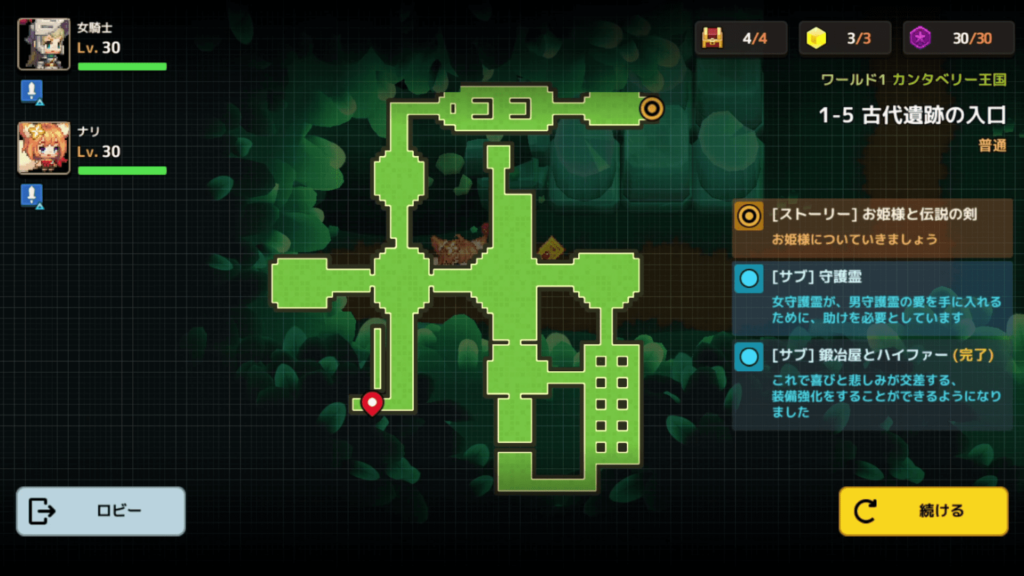
Task: Tap the yellow cube 3/3 counter
Action: 845,38
